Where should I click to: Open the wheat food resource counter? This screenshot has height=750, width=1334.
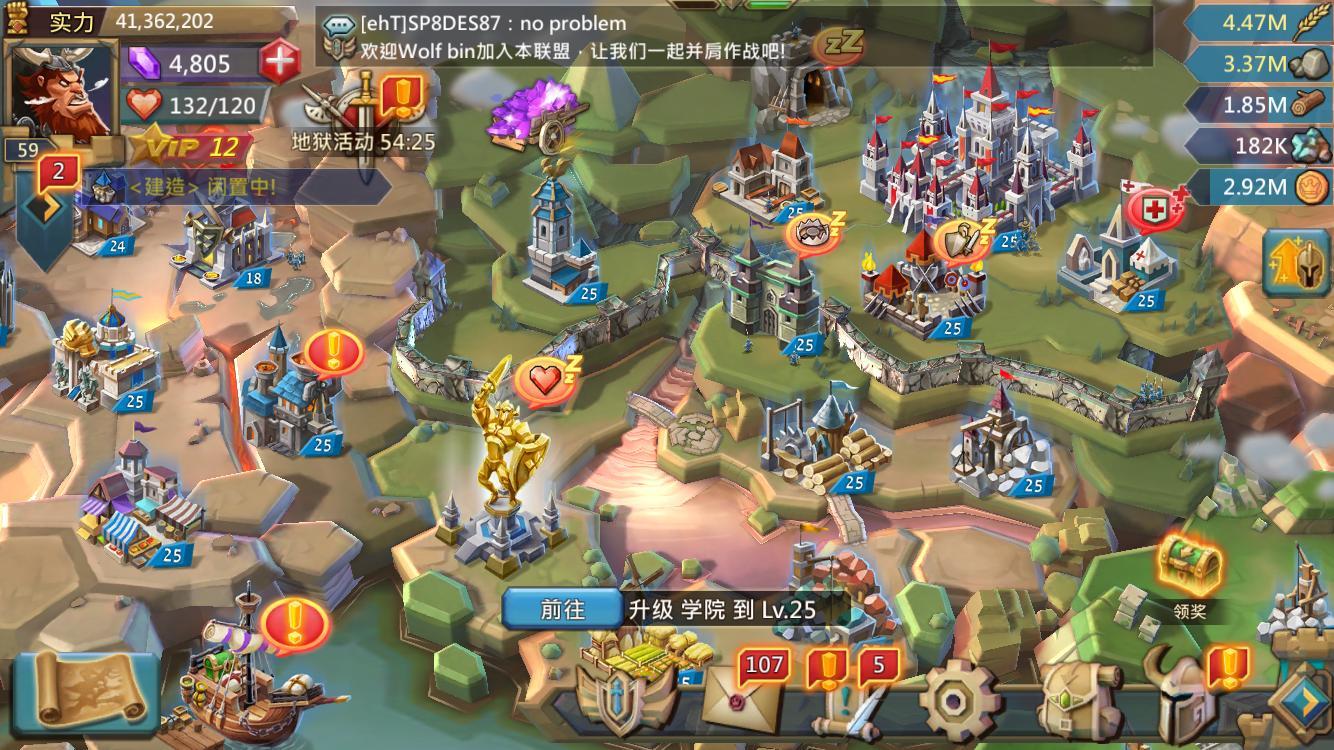tap(1262, 21)
